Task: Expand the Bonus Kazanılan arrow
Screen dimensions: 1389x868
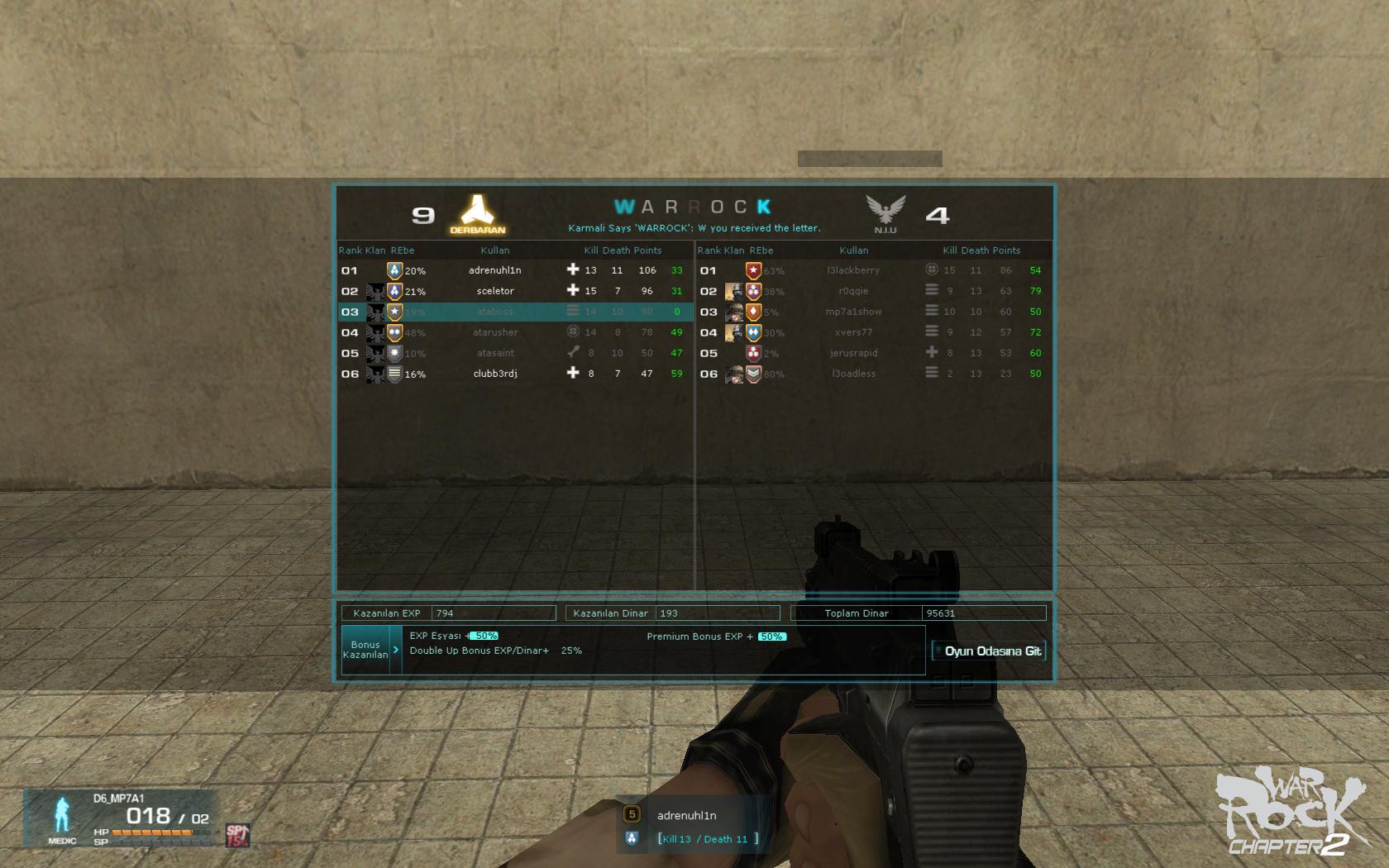Action: click(396, 650)
